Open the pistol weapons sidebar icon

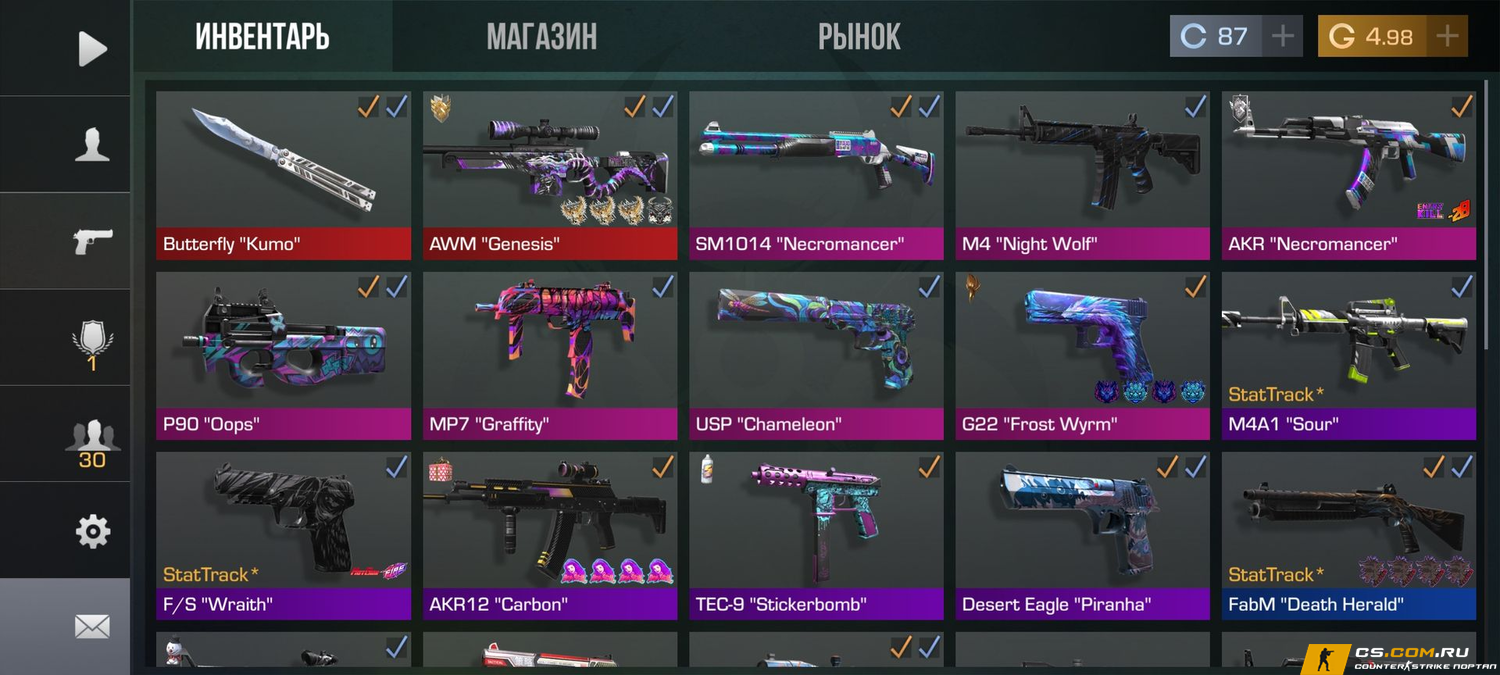pos(92,241)
